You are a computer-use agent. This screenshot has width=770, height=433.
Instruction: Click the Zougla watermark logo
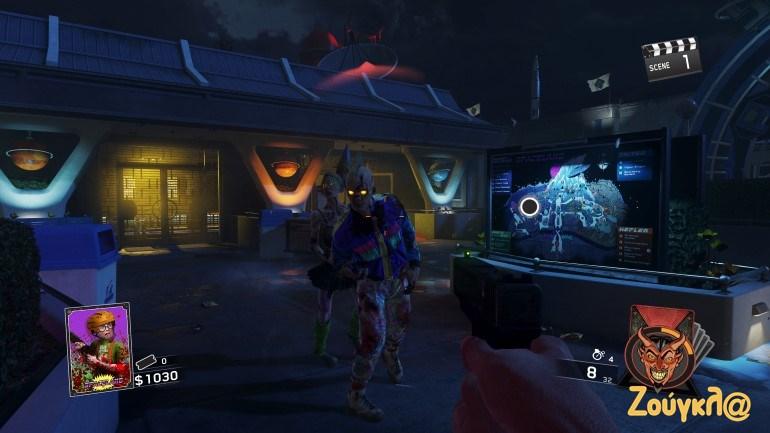click(x=692, y=404)
